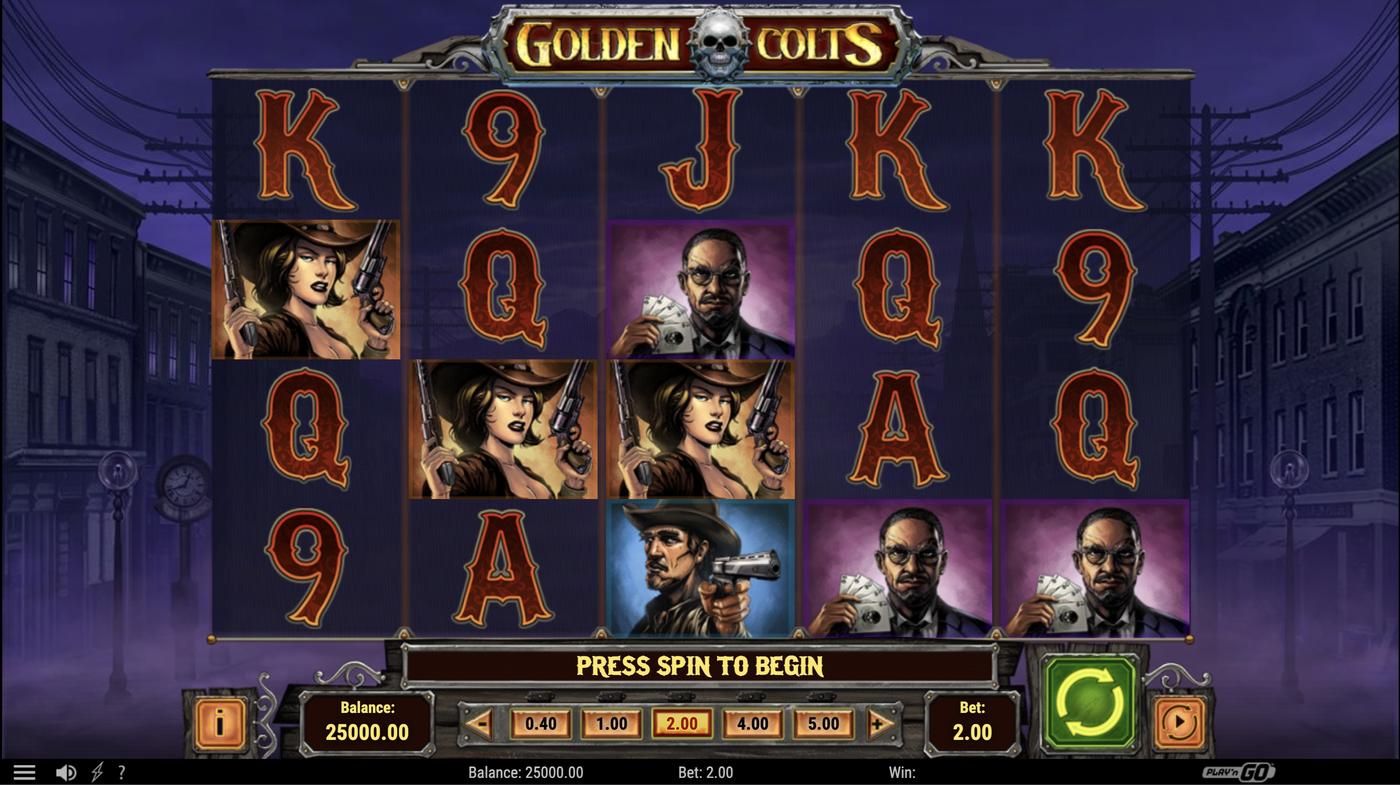Click the speaker icon in the status bar
Image resolution: width=1400 pixels, height=785 pixels.
(x=66, y=770)
